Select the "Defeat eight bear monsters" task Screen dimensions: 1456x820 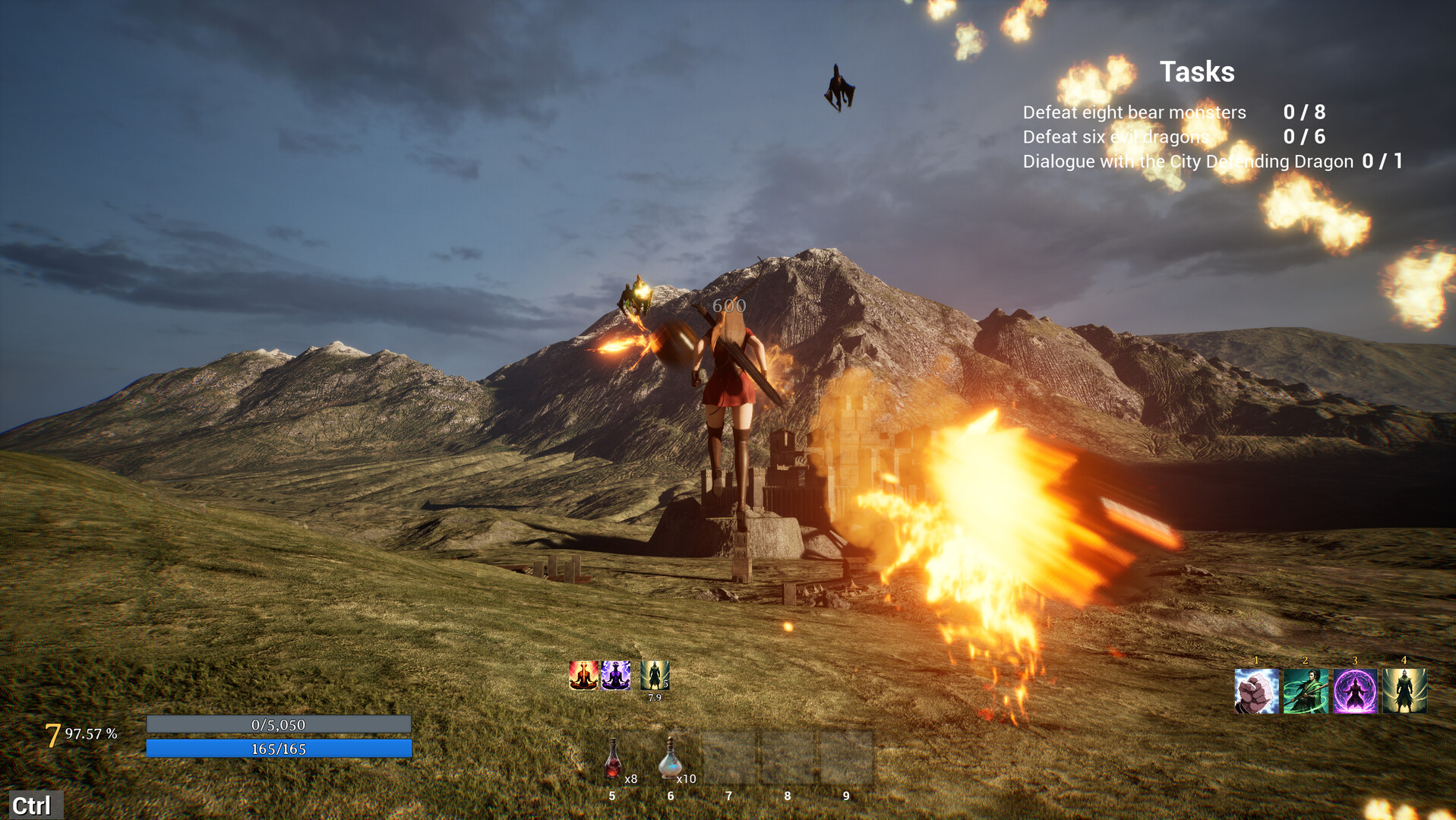click(x=1134, y=112)
